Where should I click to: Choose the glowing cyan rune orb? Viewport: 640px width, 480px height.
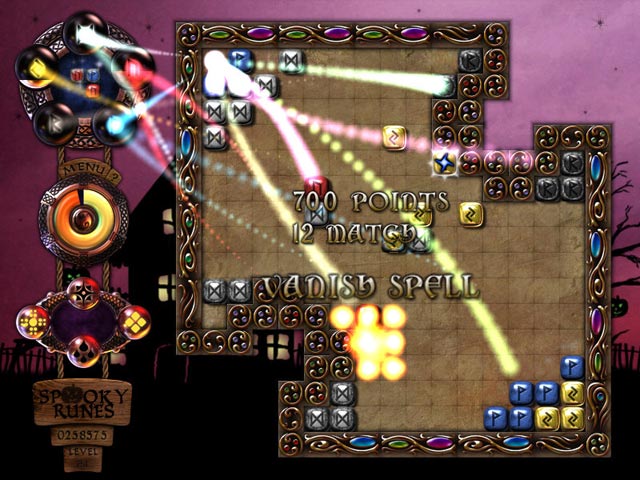(x=113, y=125)
